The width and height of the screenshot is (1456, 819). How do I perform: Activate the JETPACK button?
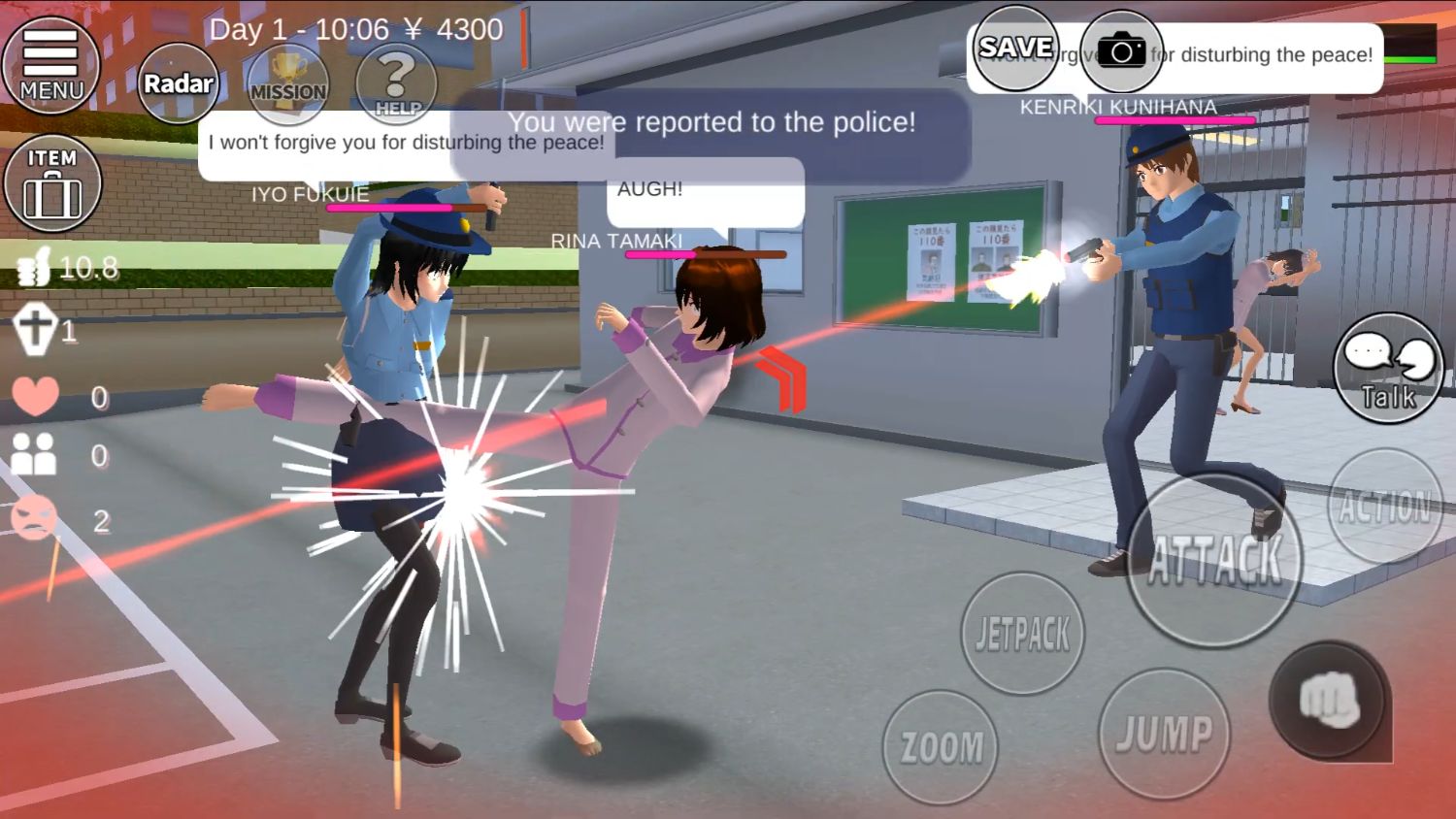point(1021,631)
